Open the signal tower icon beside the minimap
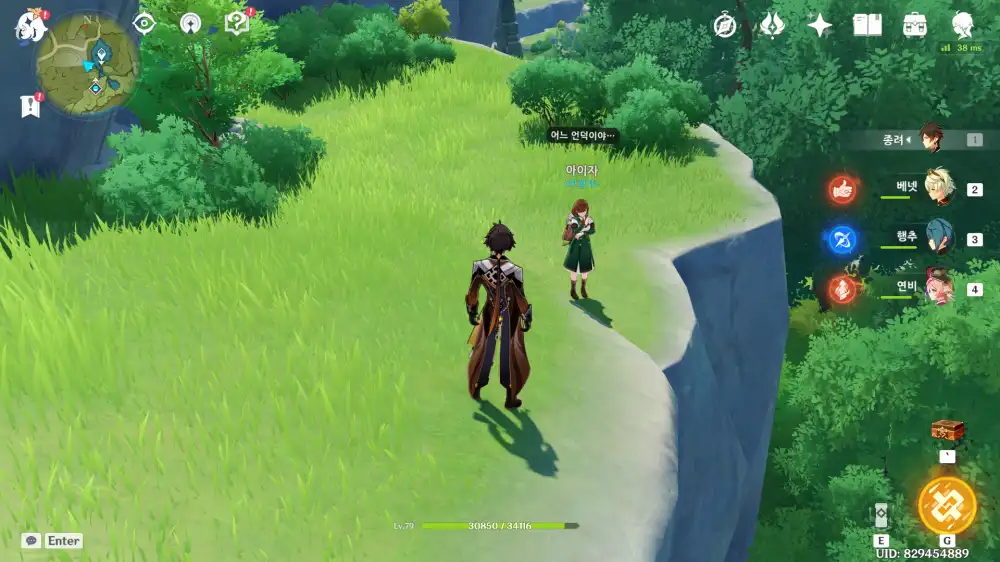This screenshot has height=562, width=1000. tap(191, 24)
